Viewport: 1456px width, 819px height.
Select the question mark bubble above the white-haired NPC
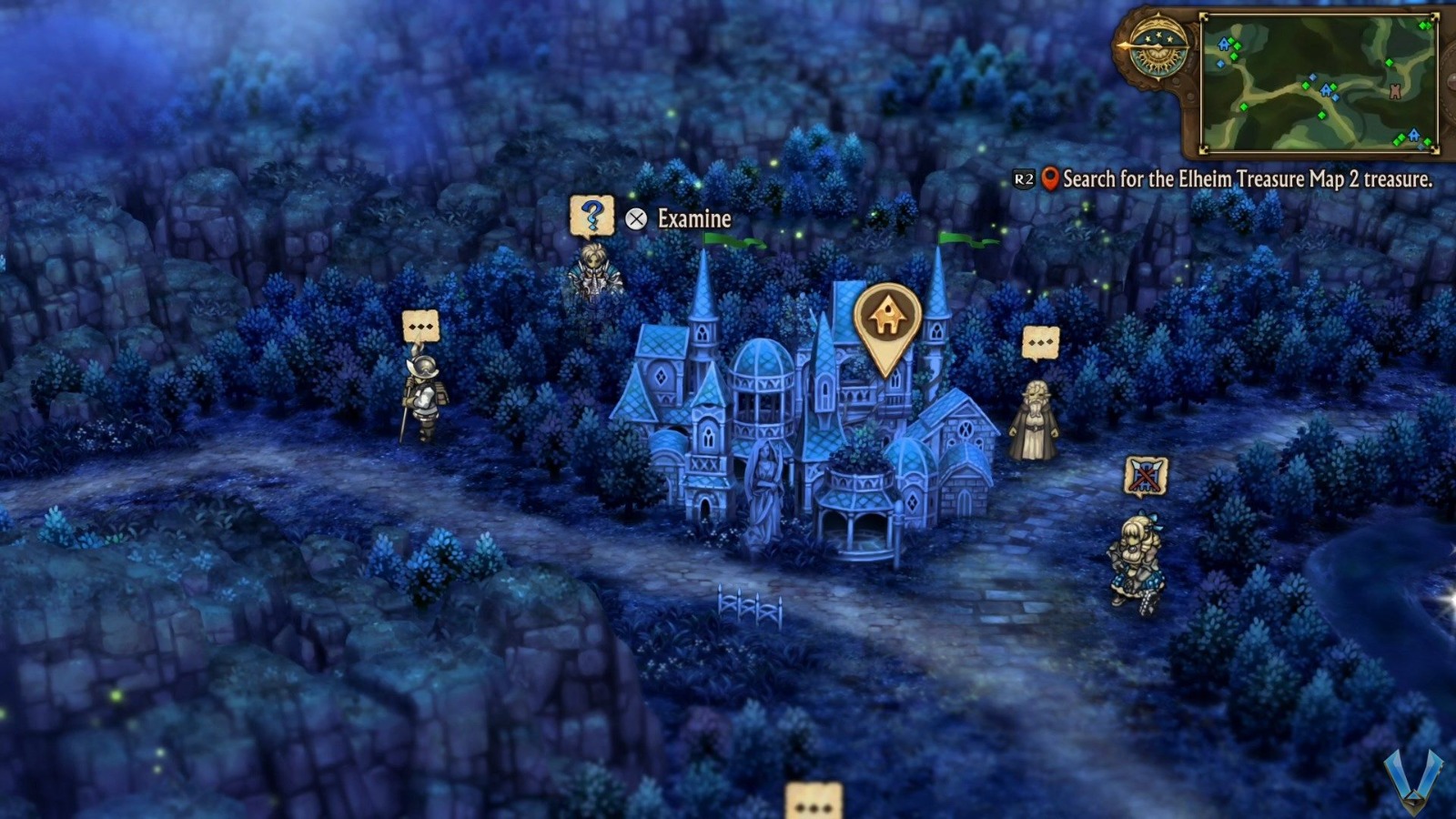click(x=591, y=217)
